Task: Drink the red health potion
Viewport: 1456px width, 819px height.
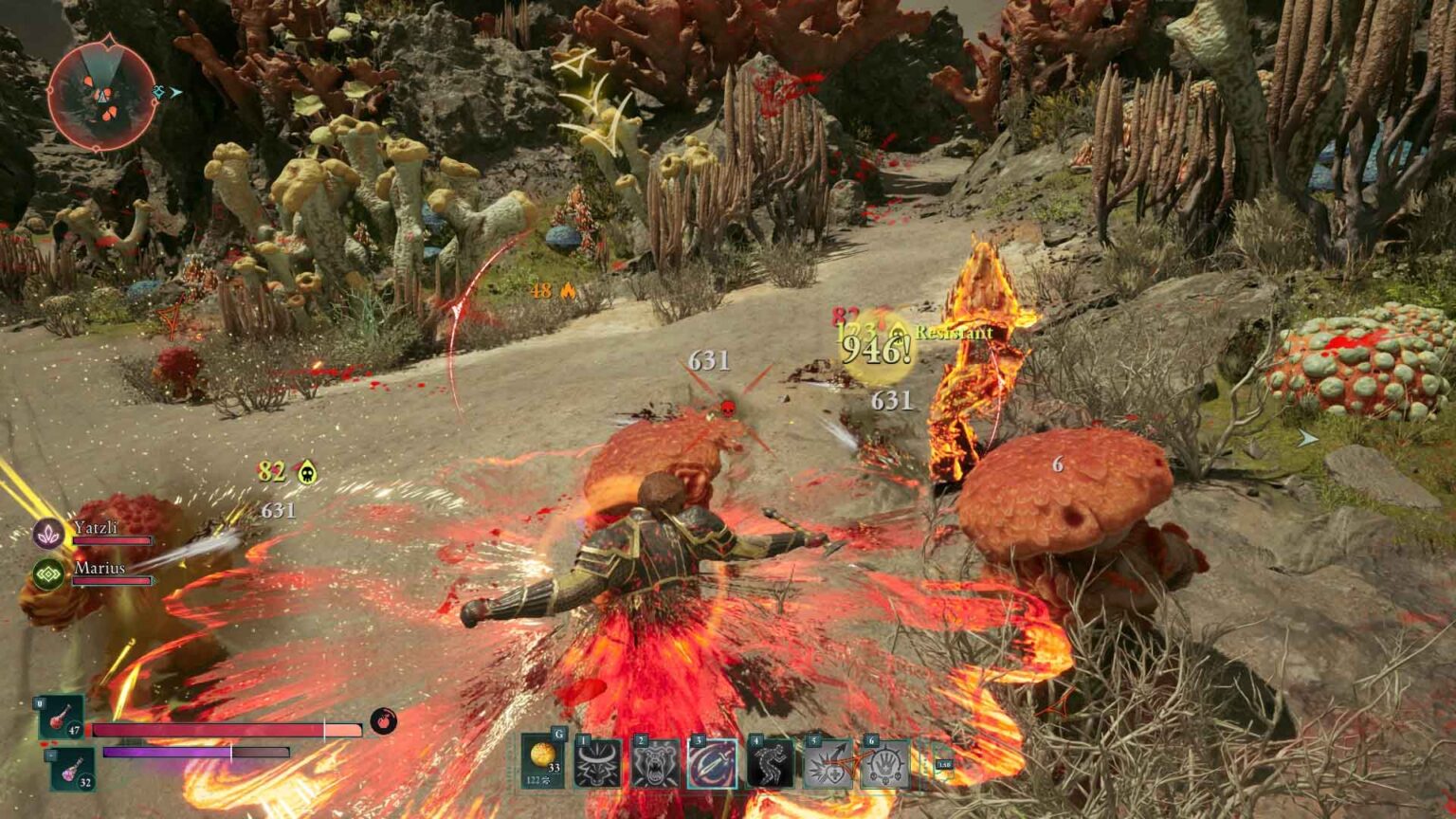Action: click(x=61, y=718)
